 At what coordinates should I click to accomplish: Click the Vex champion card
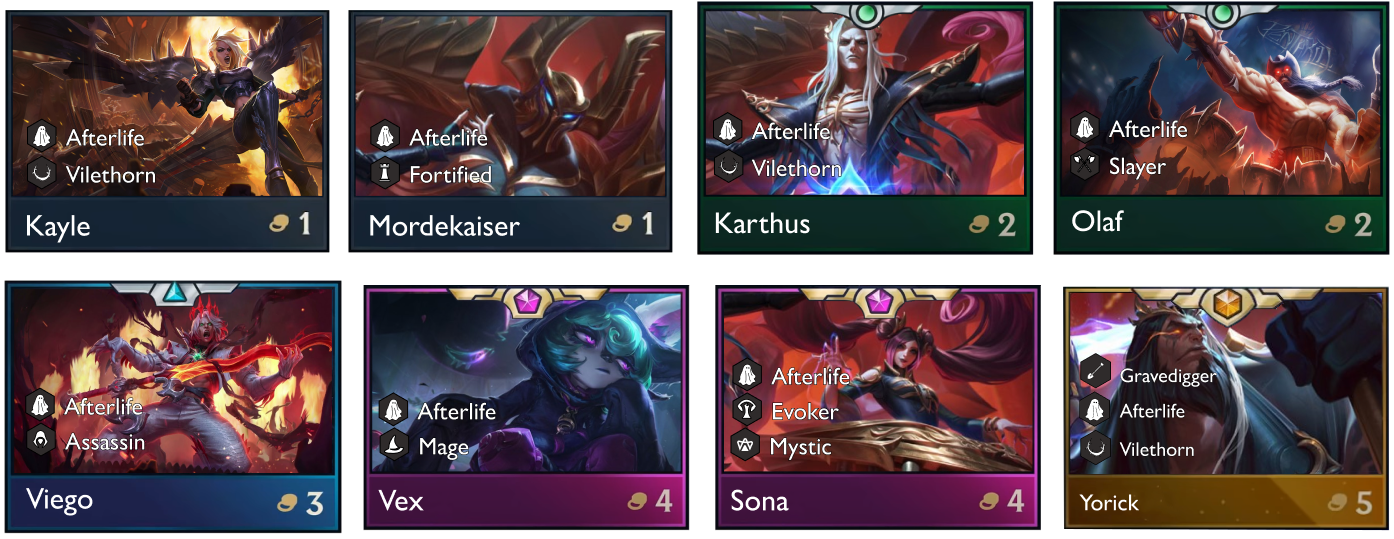click(x=526, y=407)
